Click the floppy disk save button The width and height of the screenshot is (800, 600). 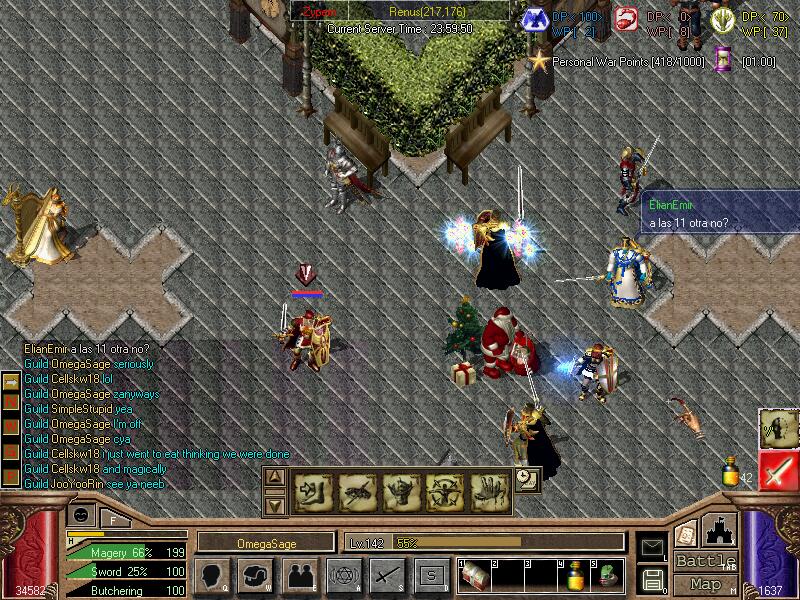tap(652, 577)
